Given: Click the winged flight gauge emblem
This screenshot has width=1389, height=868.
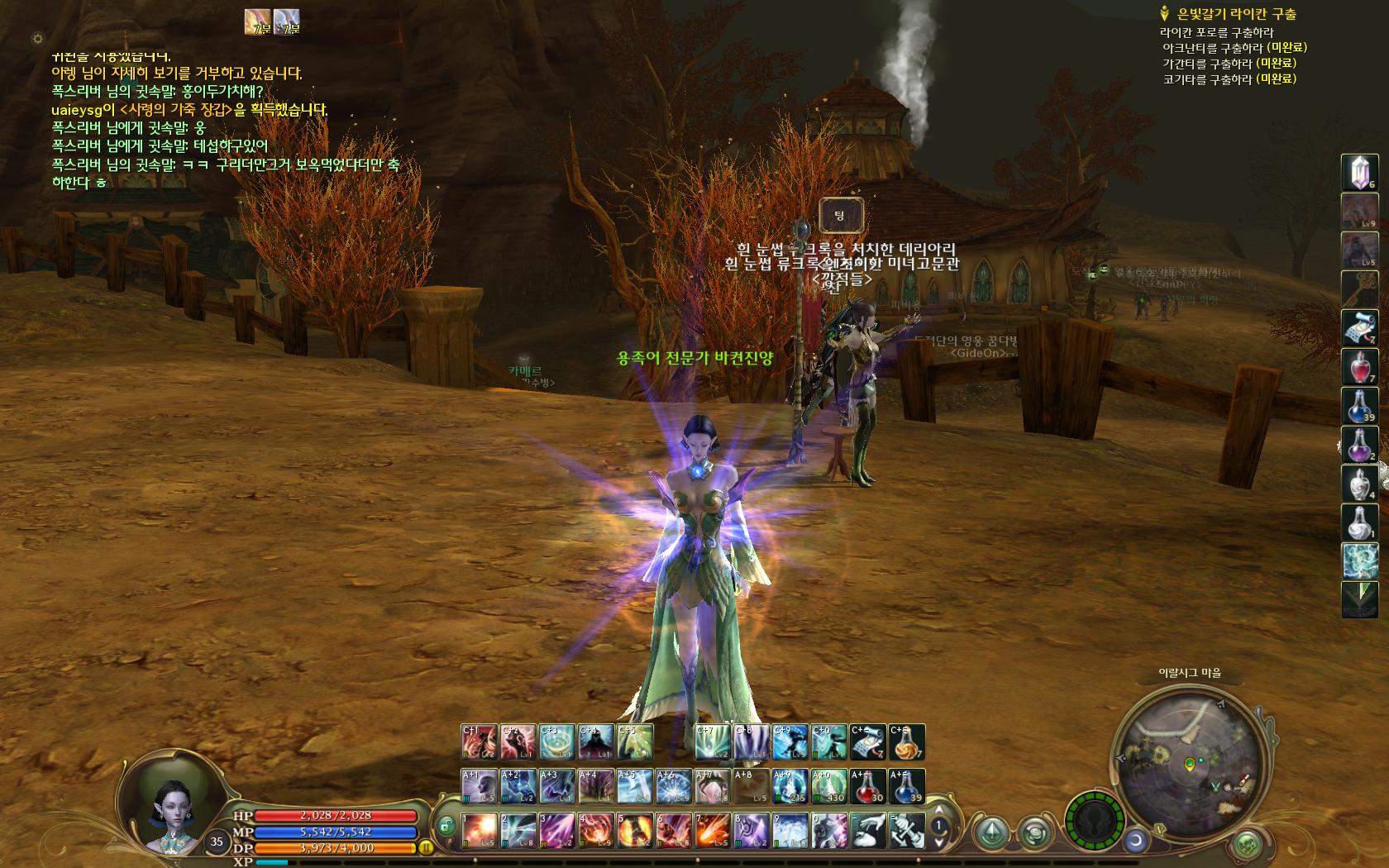Looking at the screenshot, I should [1094, 822].
